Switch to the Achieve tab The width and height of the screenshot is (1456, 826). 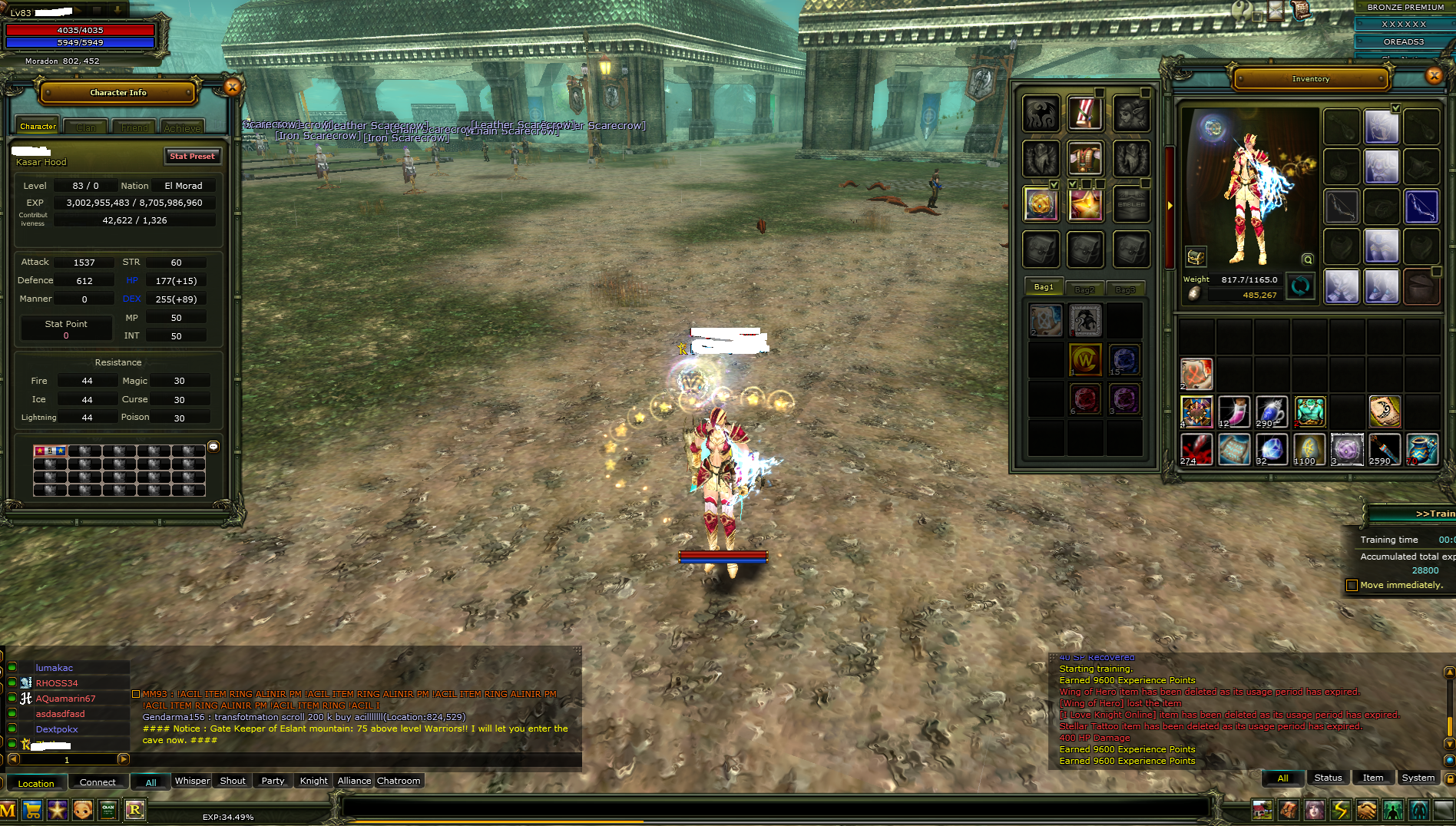[182, 127]
